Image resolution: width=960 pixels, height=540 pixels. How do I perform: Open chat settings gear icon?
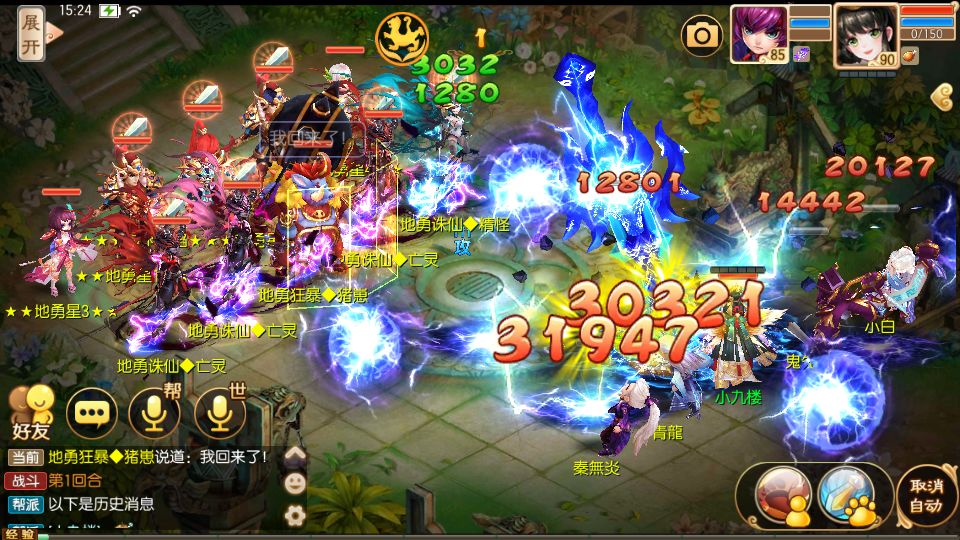[295, 515]
